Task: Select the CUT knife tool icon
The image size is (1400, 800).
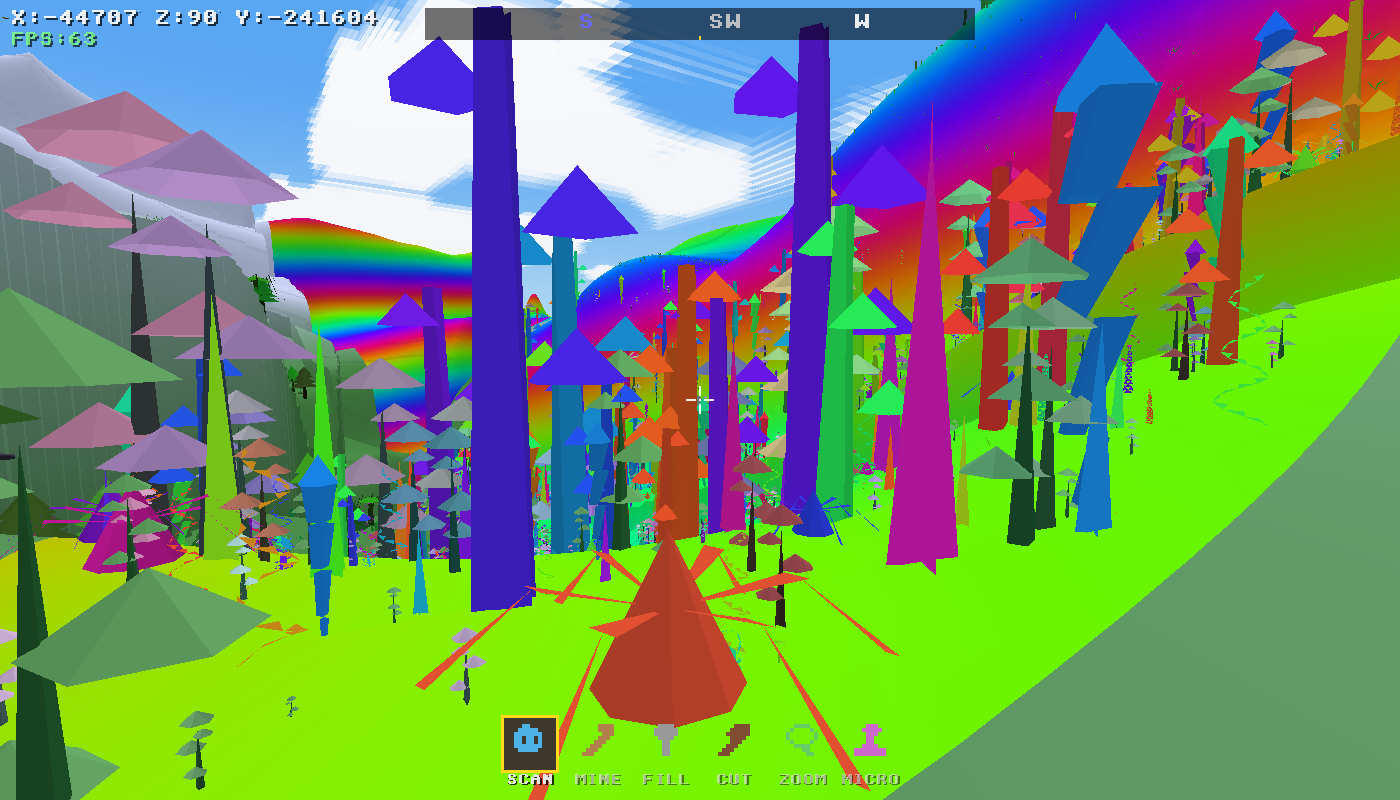Action: tap(736, 740)
